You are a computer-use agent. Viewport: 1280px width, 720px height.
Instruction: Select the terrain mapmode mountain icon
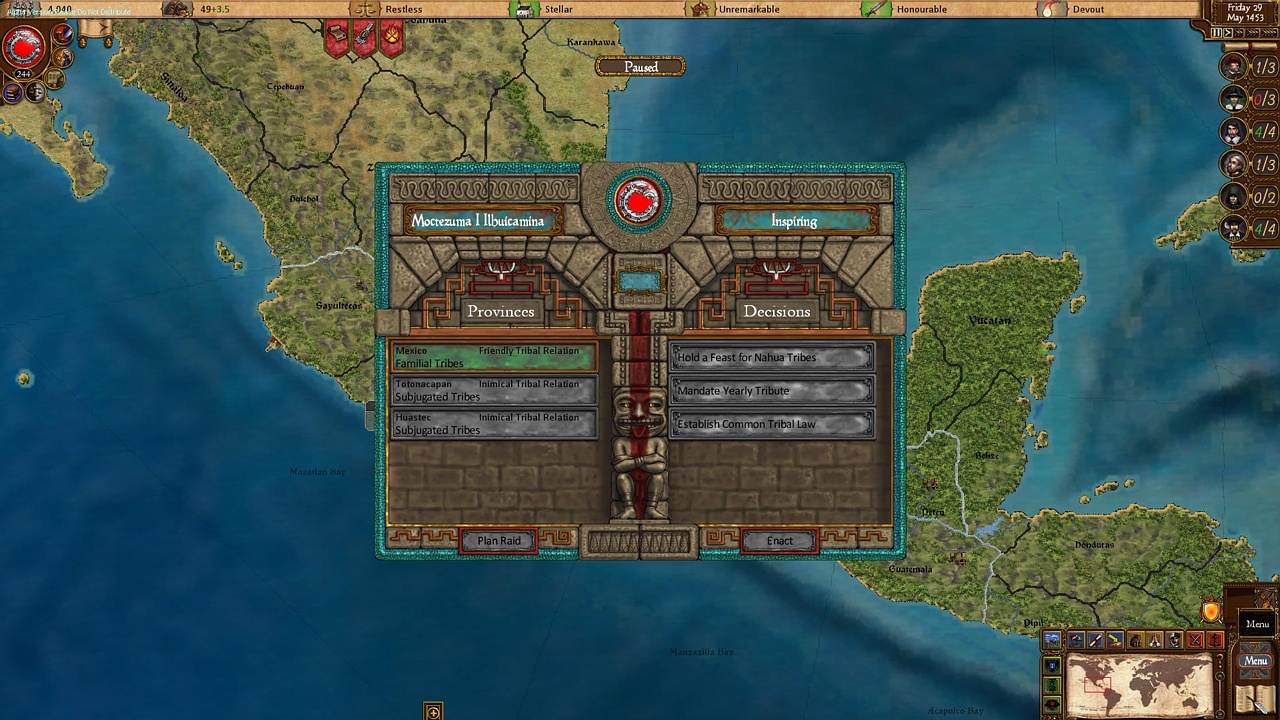(1052, 640)
